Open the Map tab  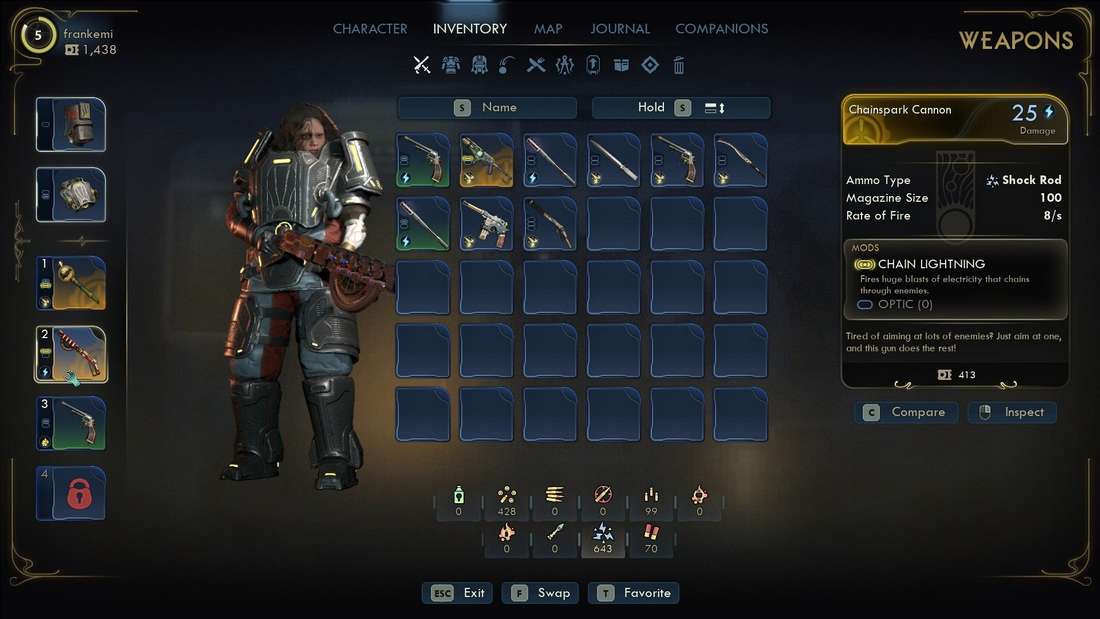pyautogui.click(x=548, y=29)
